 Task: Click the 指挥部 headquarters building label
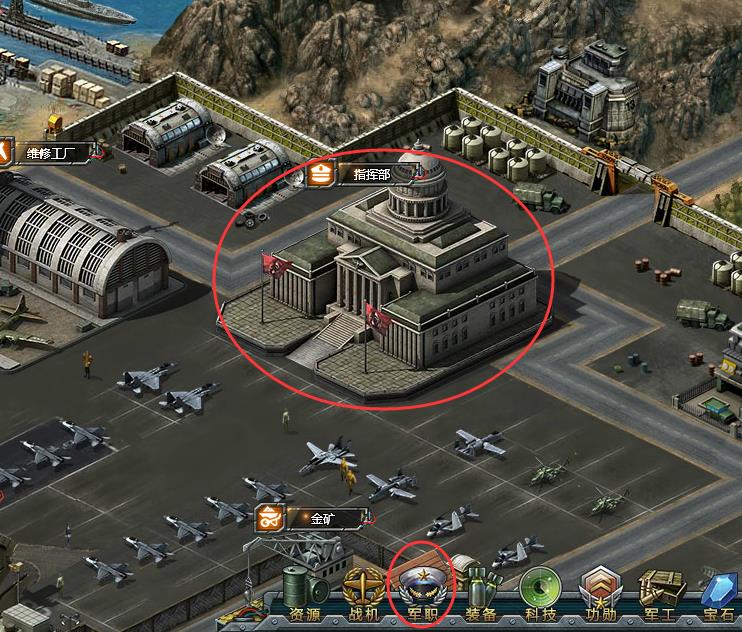coord(372,173)
